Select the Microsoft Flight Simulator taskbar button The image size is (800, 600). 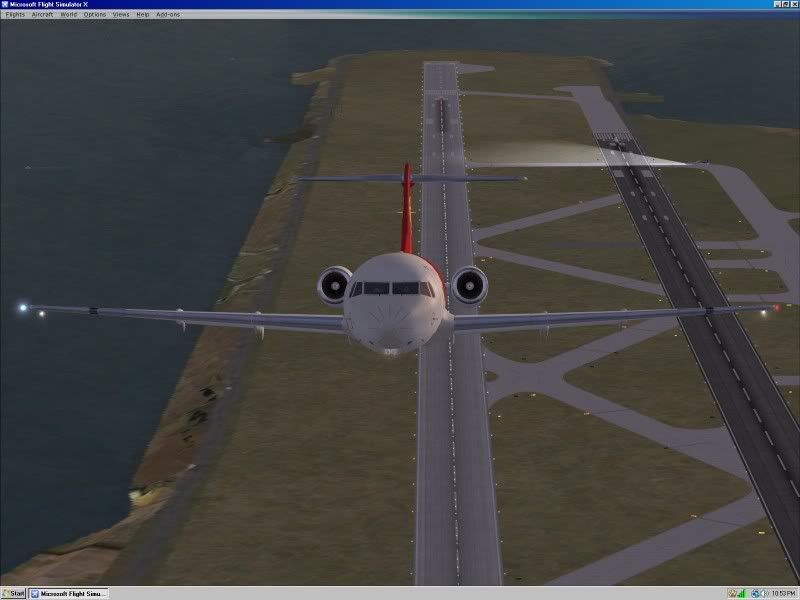click(x=69, y=593)
